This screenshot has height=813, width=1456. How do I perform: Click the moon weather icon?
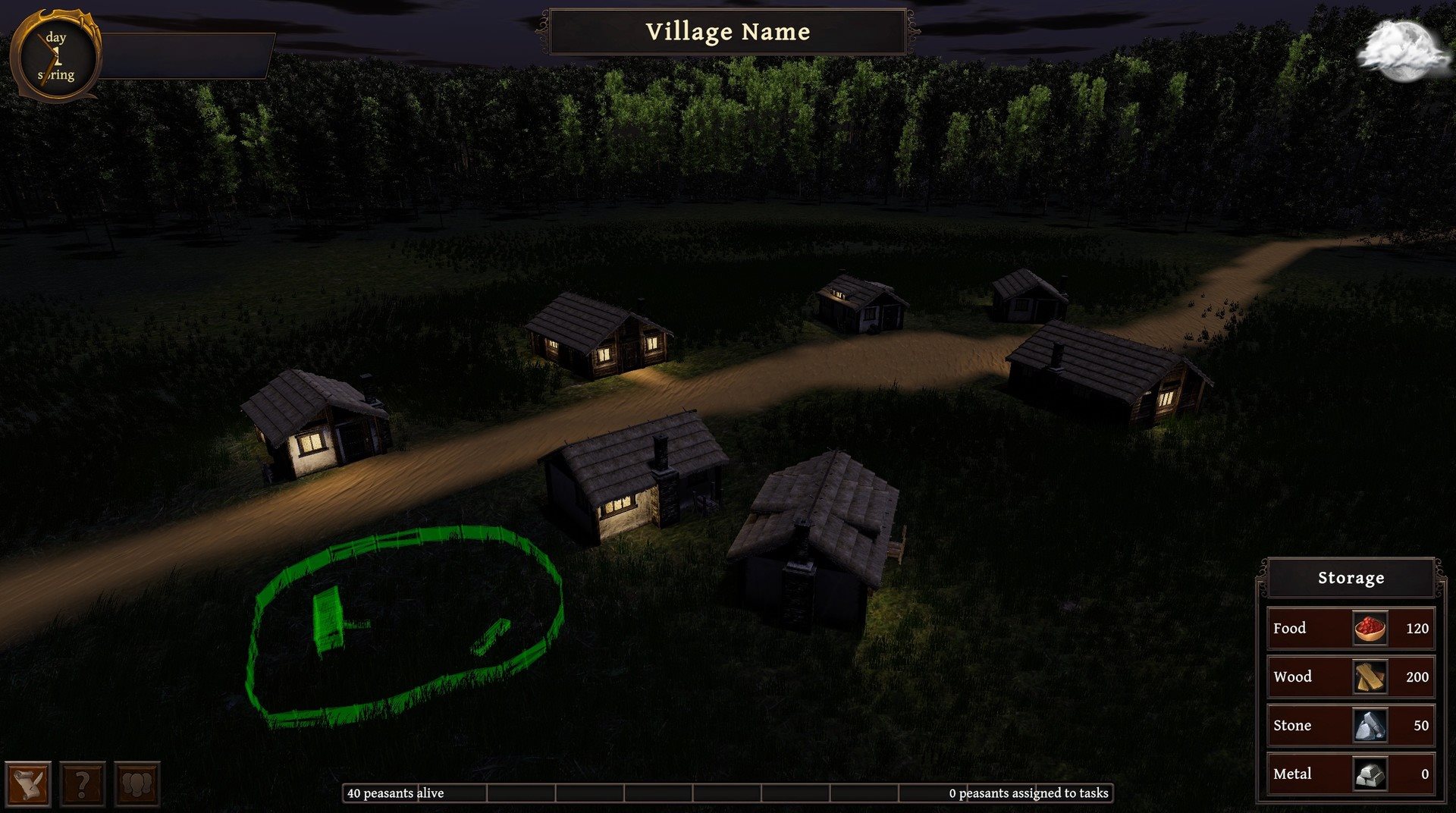click(1402, 50)
